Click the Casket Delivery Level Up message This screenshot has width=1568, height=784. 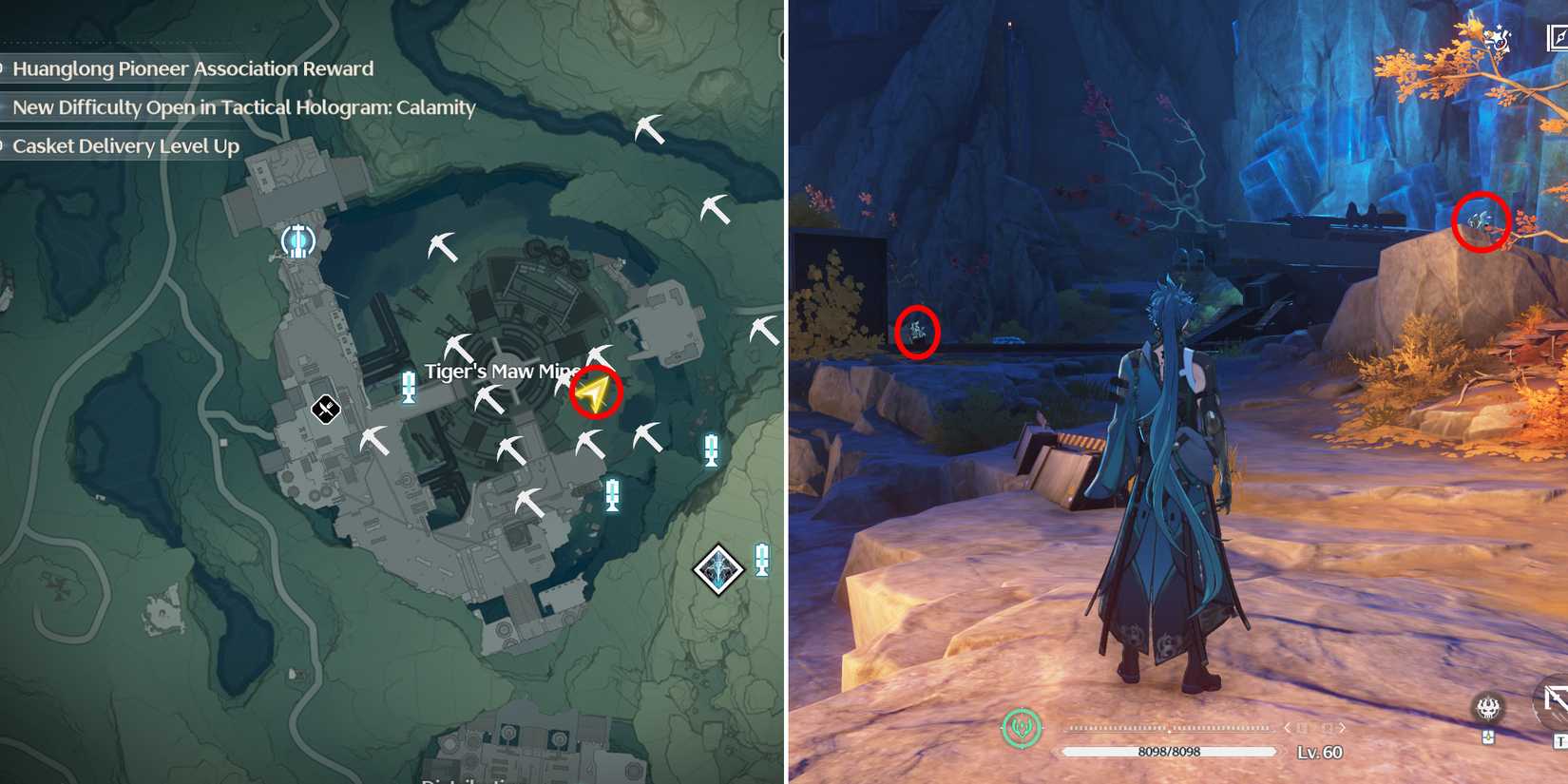tap(126, 145)
